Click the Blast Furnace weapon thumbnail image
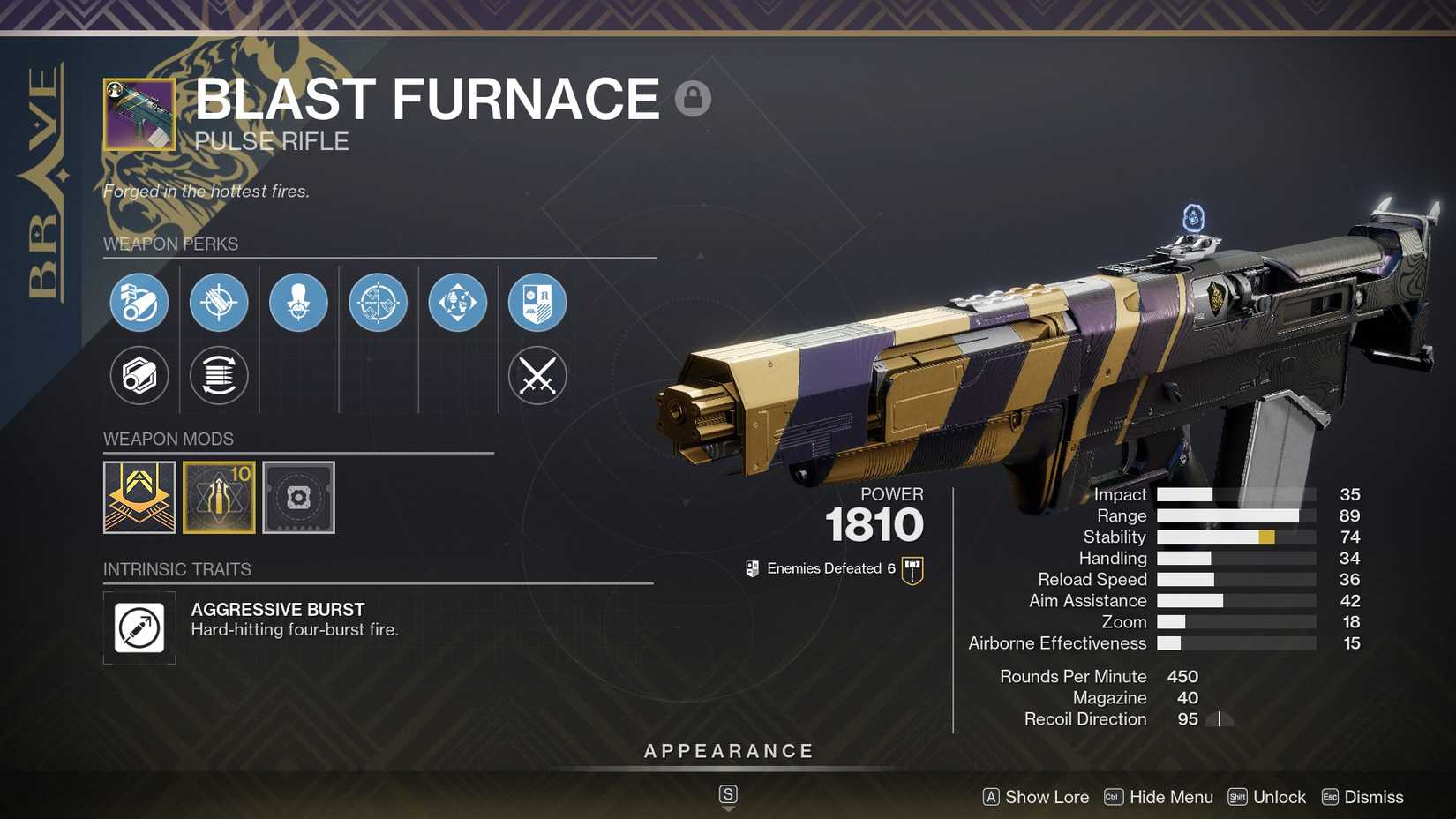Image resolution: width=1456 pixels, height=819 pixels. coord(139,115)
